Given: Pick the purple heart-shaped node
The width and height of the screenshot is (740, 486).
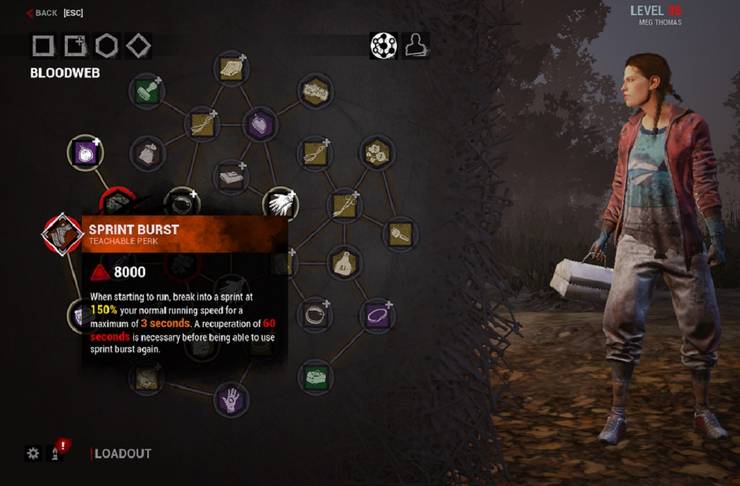Looking at the screenshot, I should click(260, 124).
